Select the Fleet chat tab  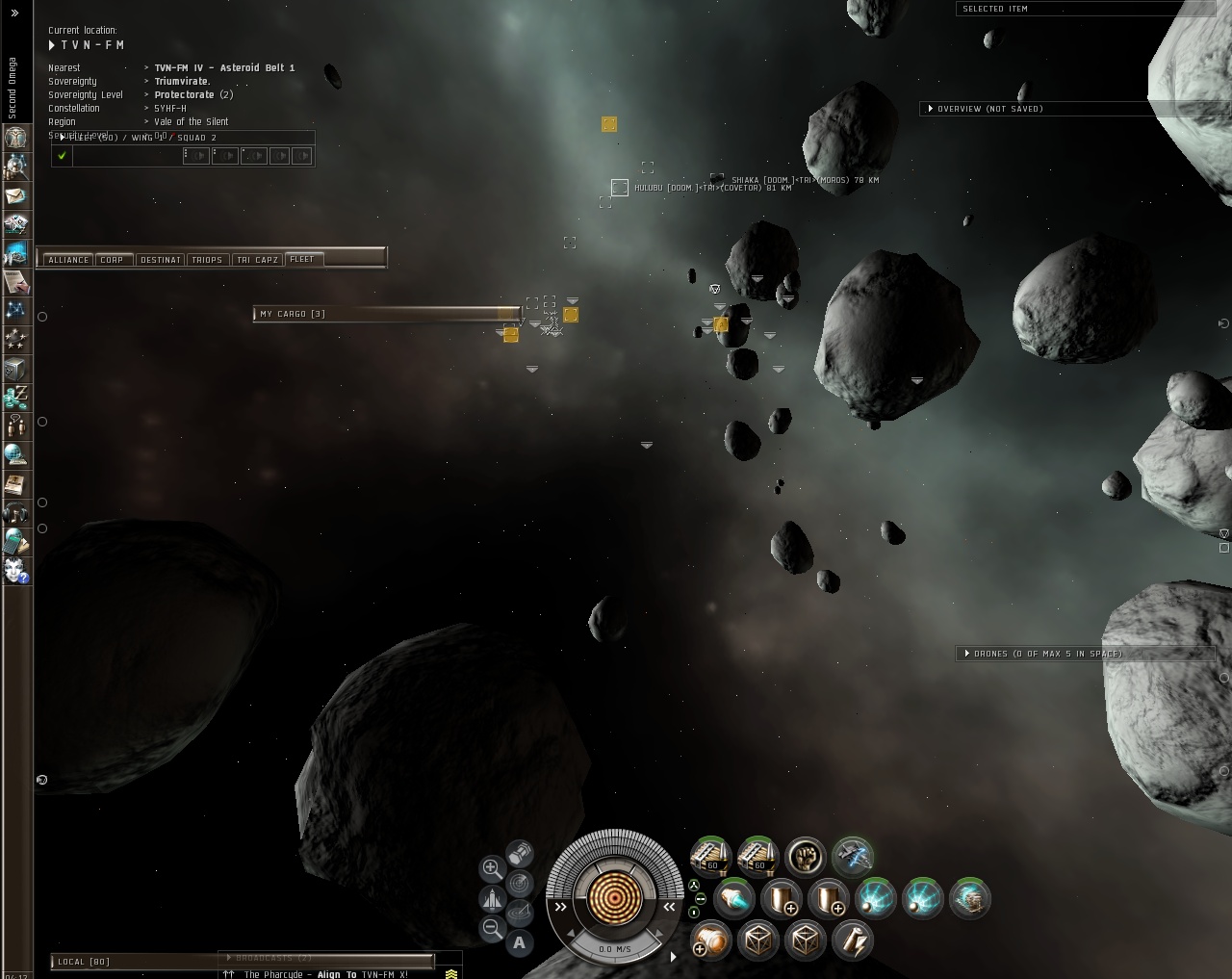click(302, 259)
